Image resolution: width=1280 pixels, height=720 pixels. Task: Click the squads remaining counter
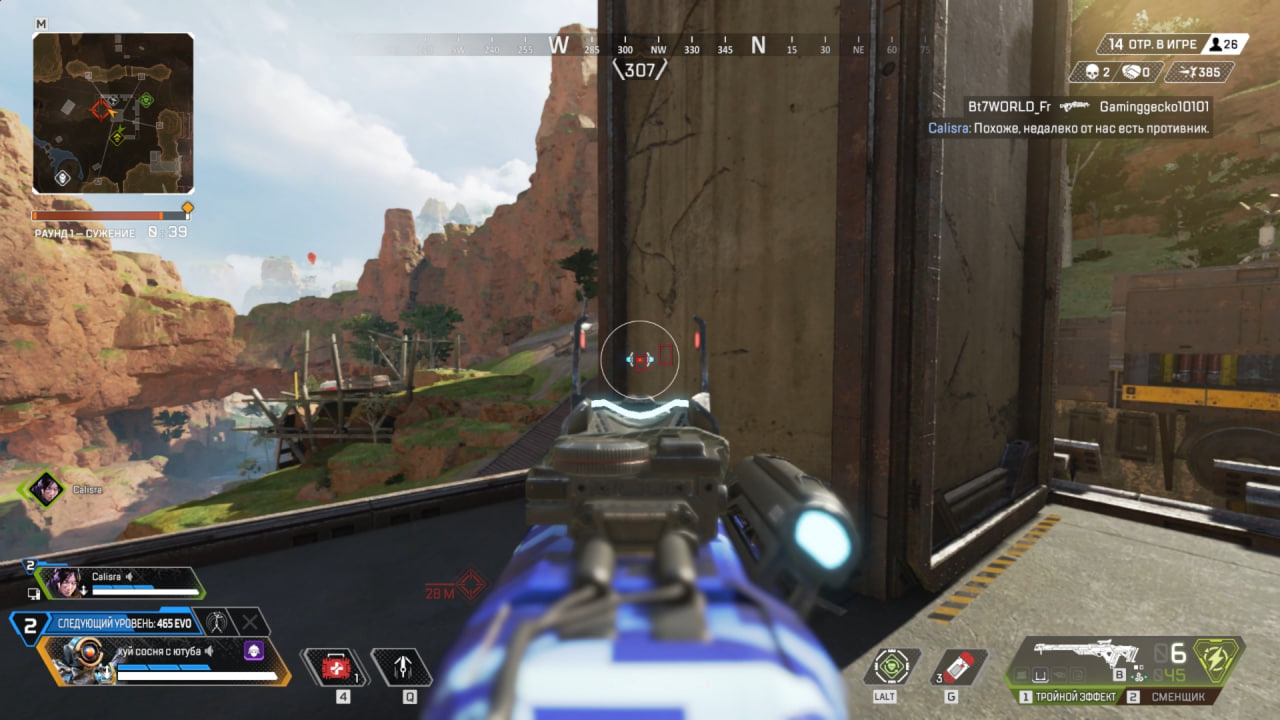[1149, 44]
